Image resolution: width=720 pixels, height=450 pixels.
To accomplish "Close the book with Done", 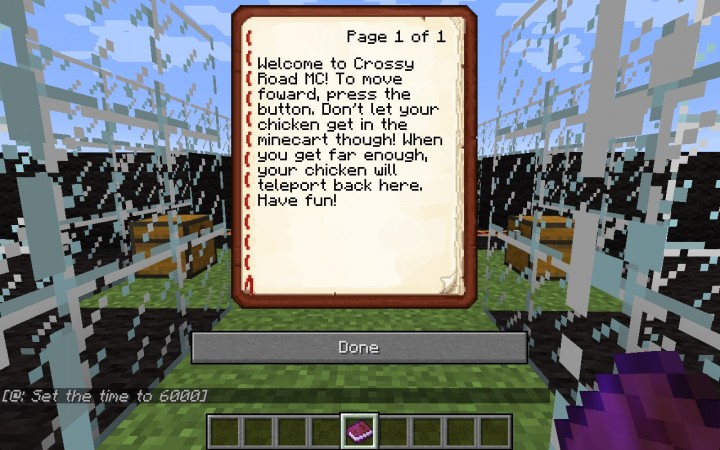I will pyautogui.click(x=359, y=347).
